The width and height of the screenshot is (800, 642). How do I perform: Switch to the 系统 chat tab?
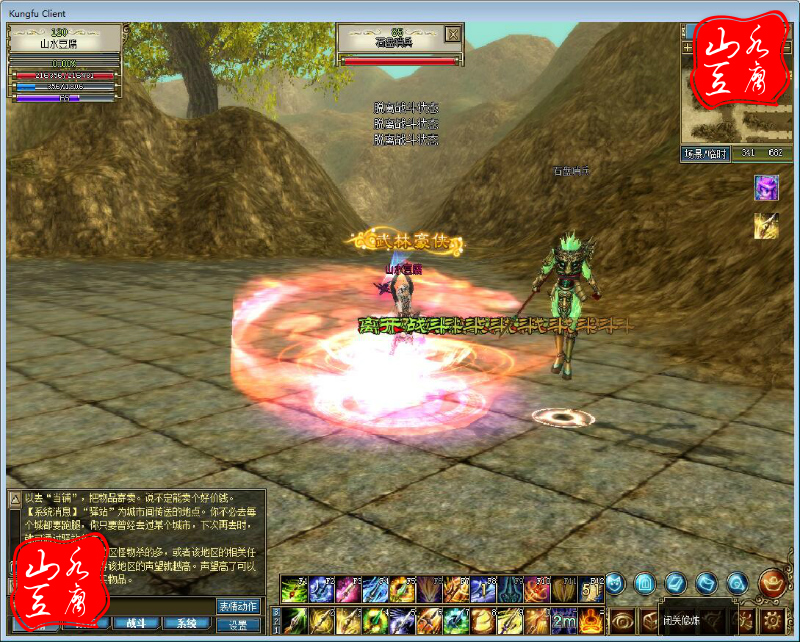tap(186, 623)
